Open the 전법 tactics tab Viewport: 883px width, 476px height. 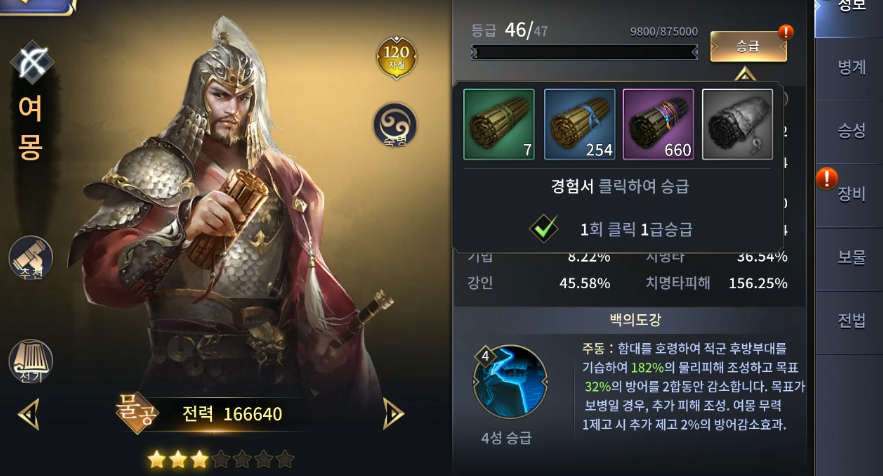point(851,320)
